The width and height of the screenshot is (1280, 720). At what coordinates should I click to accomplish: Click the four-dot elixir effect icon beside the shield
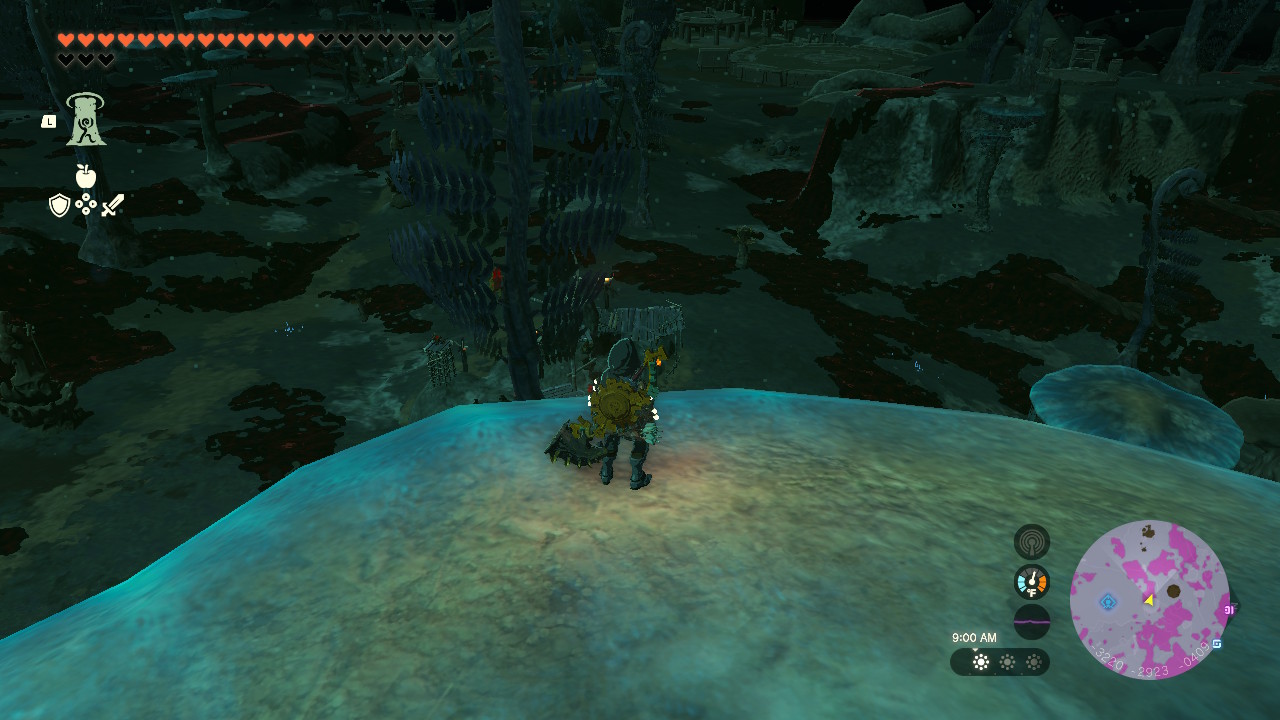click(x=85, y=204)
